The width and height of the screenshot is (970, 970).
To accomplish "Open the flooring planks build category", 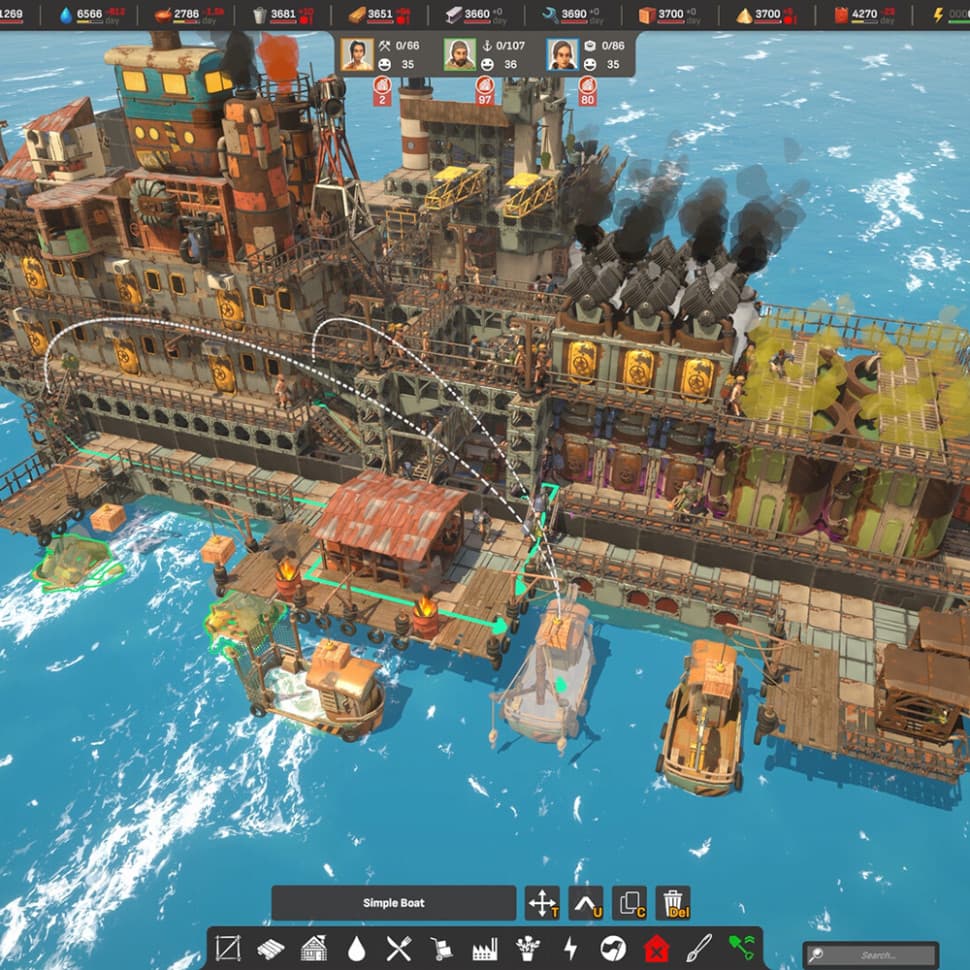I will point(271,948).
